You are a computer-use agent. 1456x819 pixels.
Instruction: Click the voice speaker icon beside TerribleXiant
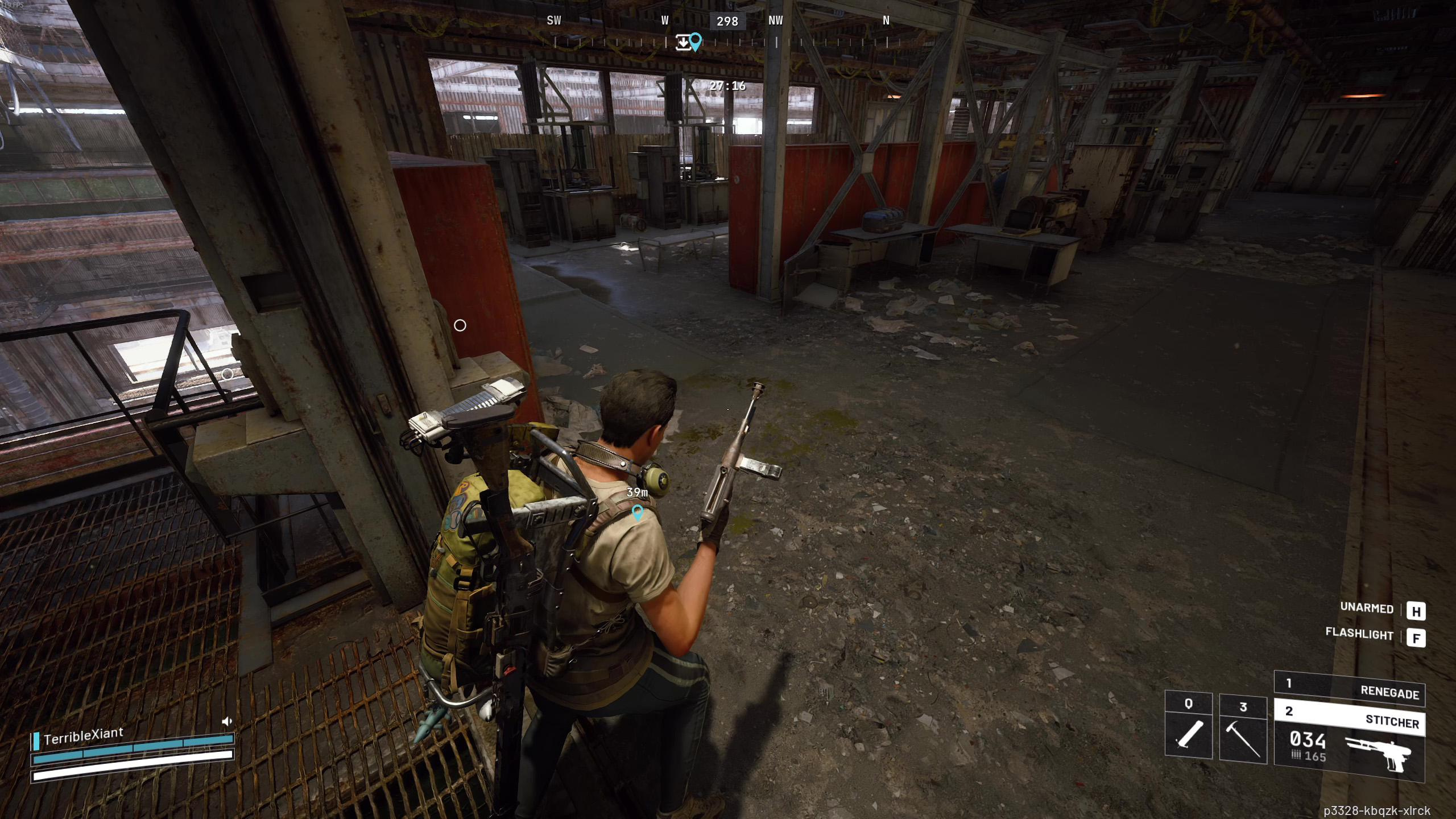[226, 721]
